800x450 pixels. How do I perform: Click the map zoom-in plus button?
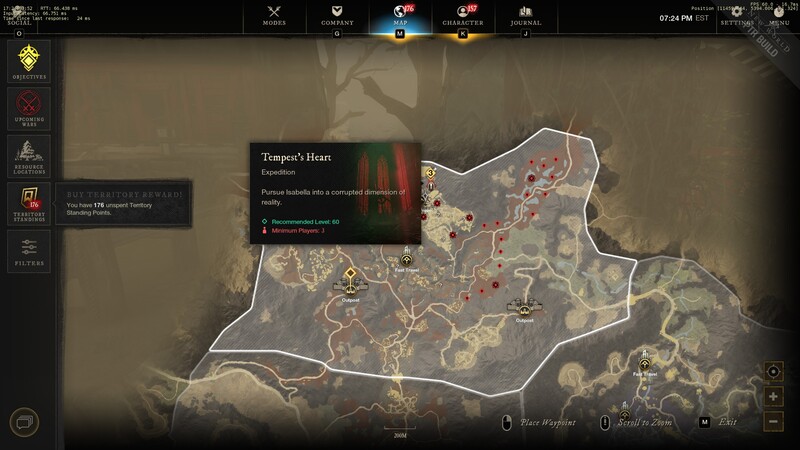point(774,397)
